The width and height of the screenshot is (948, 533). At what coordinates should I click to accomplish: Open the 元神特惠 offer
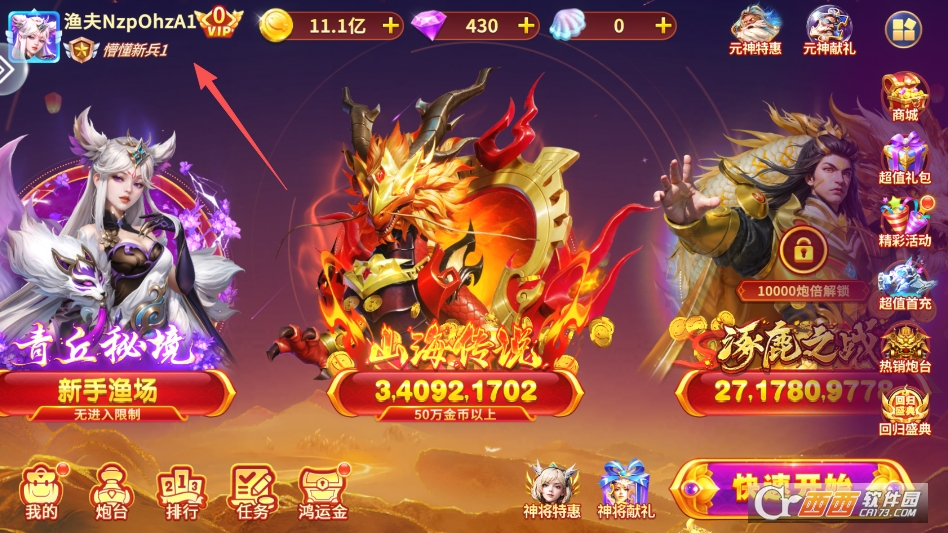point(755,29)
